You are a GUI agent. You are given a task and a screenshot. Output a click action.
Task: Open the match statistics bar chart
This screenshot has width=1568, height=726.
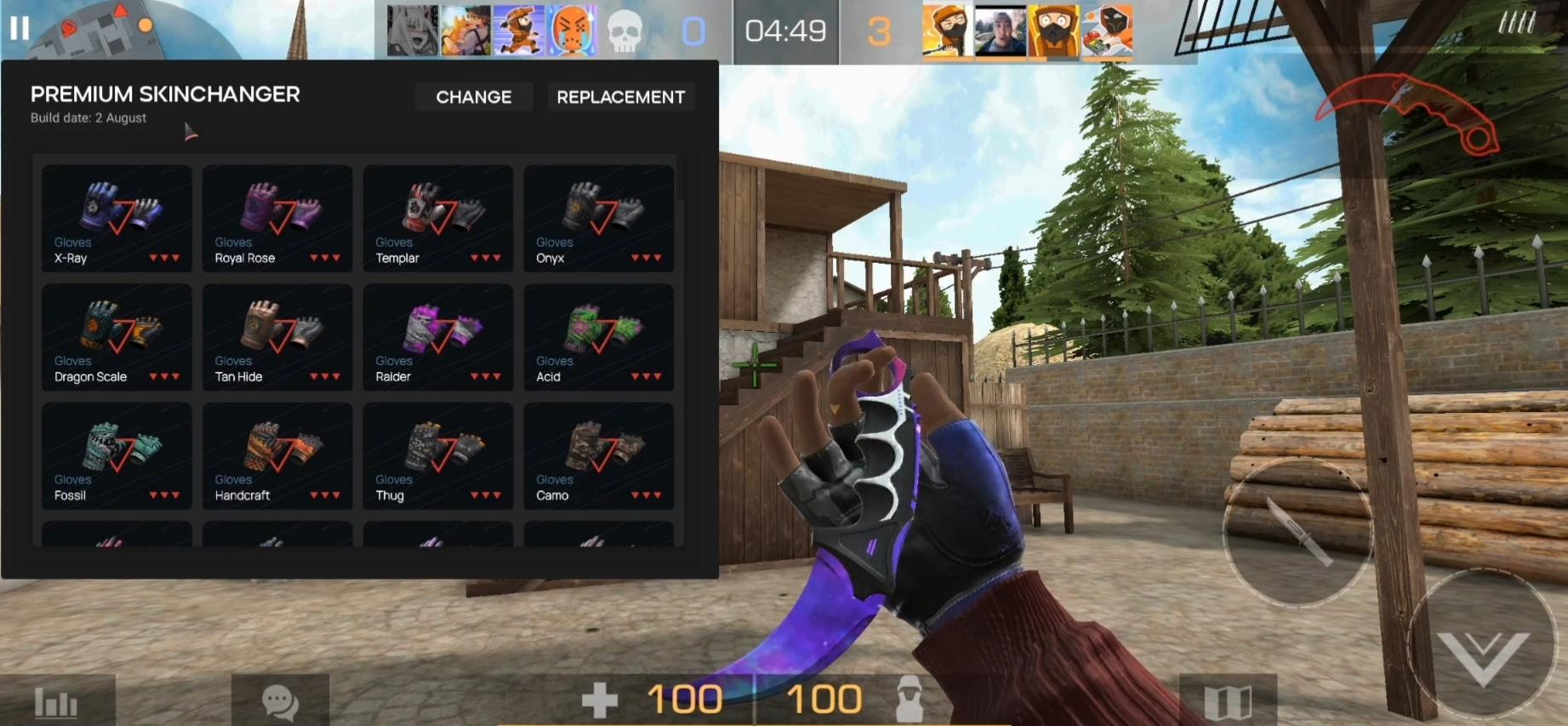(x=54, y=702)
